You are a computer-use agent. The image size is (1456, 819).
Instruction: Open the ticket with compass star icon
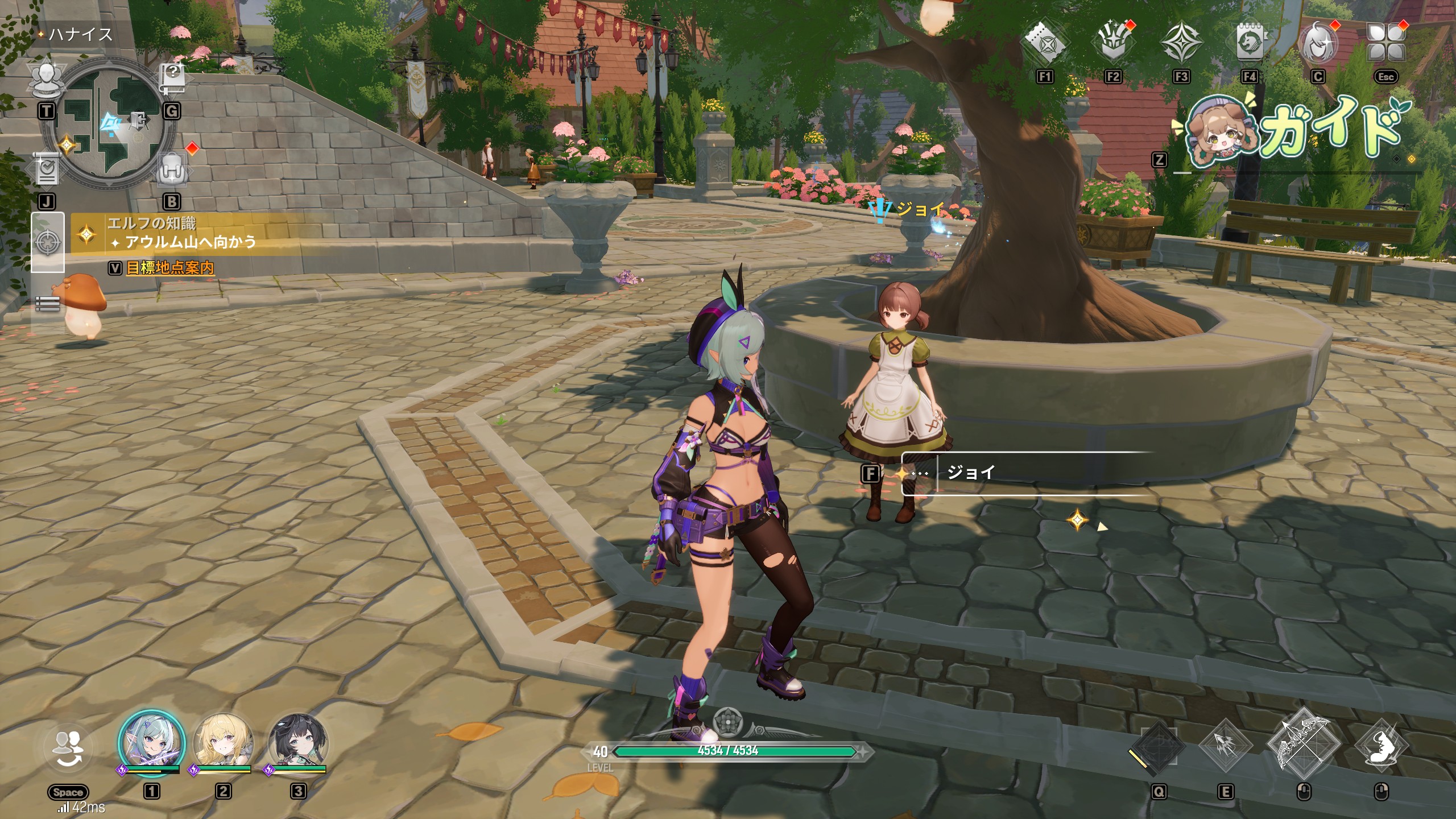coord(1045,44)
